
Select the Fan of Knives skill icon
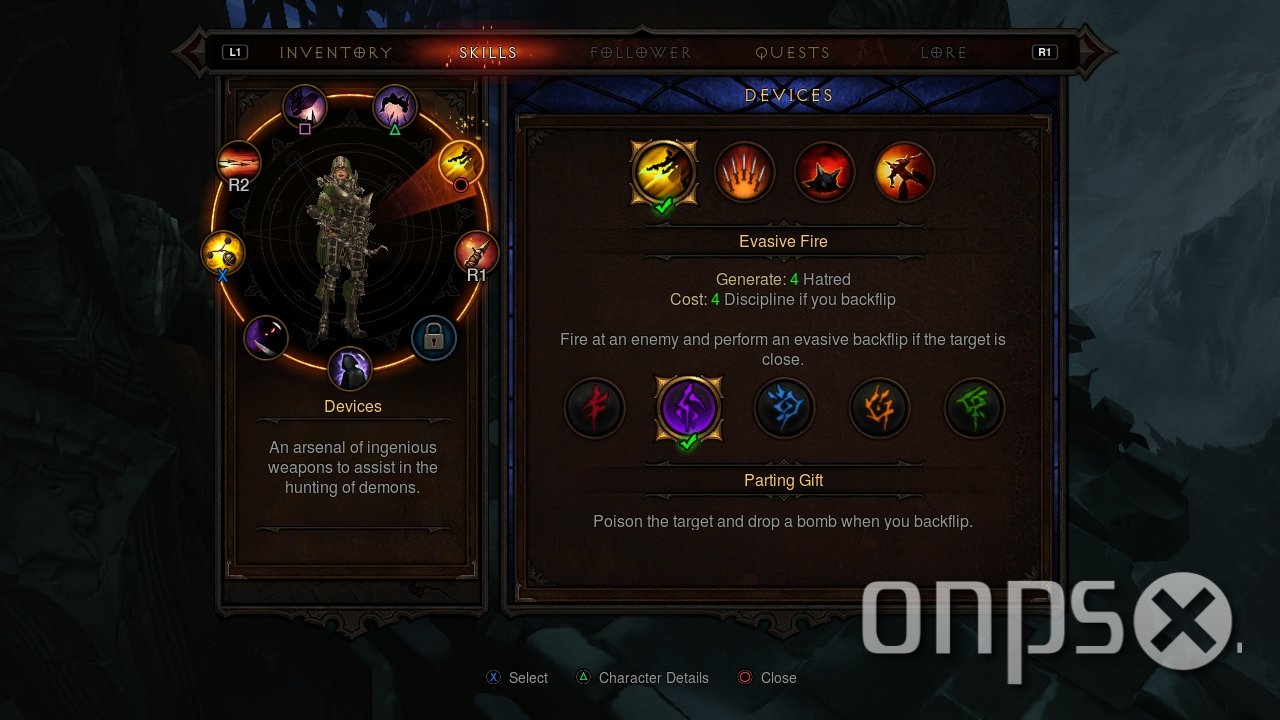pyautogui.click(x=744, y=172)
